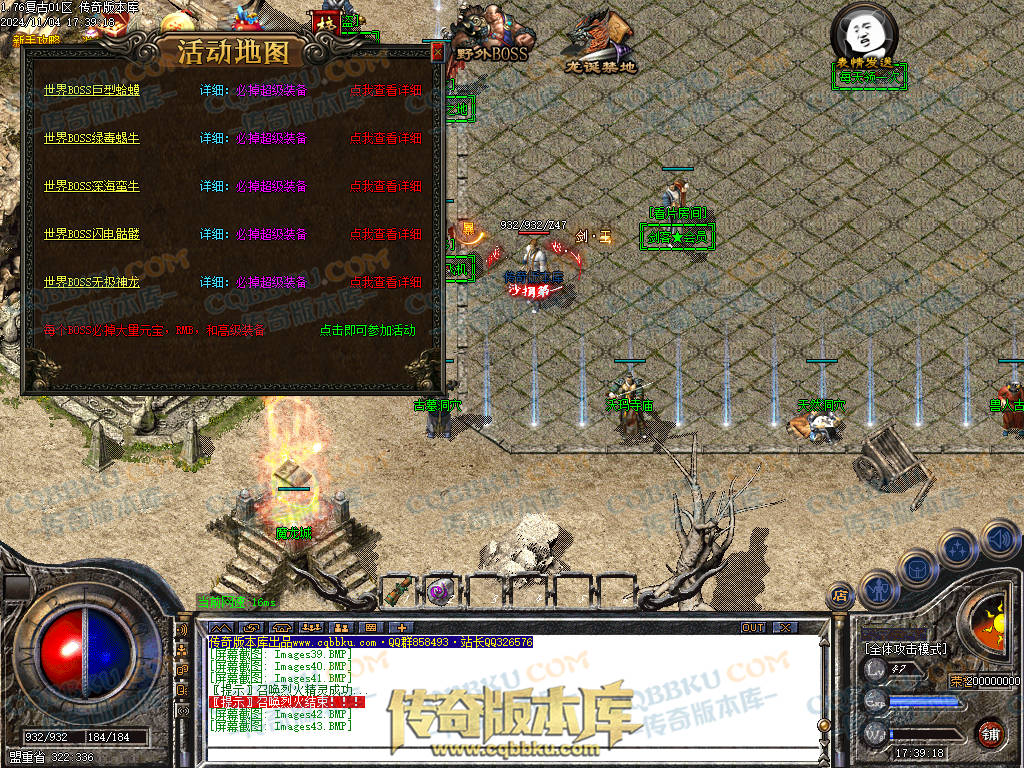Image resolution: width=1024 pixels, height=768 pixels.
Task: Select the green scroll item in the belt
Action: (x=400, y=591)
